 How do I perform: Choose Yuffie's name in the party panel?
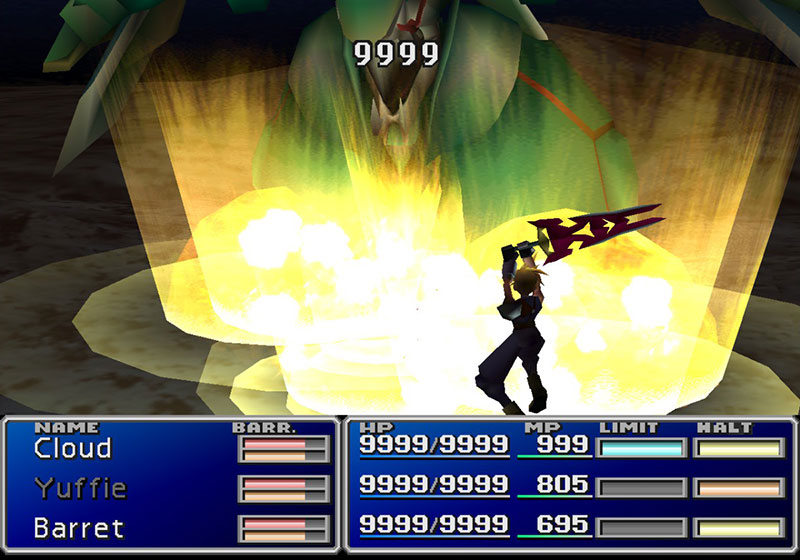pos(81,488)
